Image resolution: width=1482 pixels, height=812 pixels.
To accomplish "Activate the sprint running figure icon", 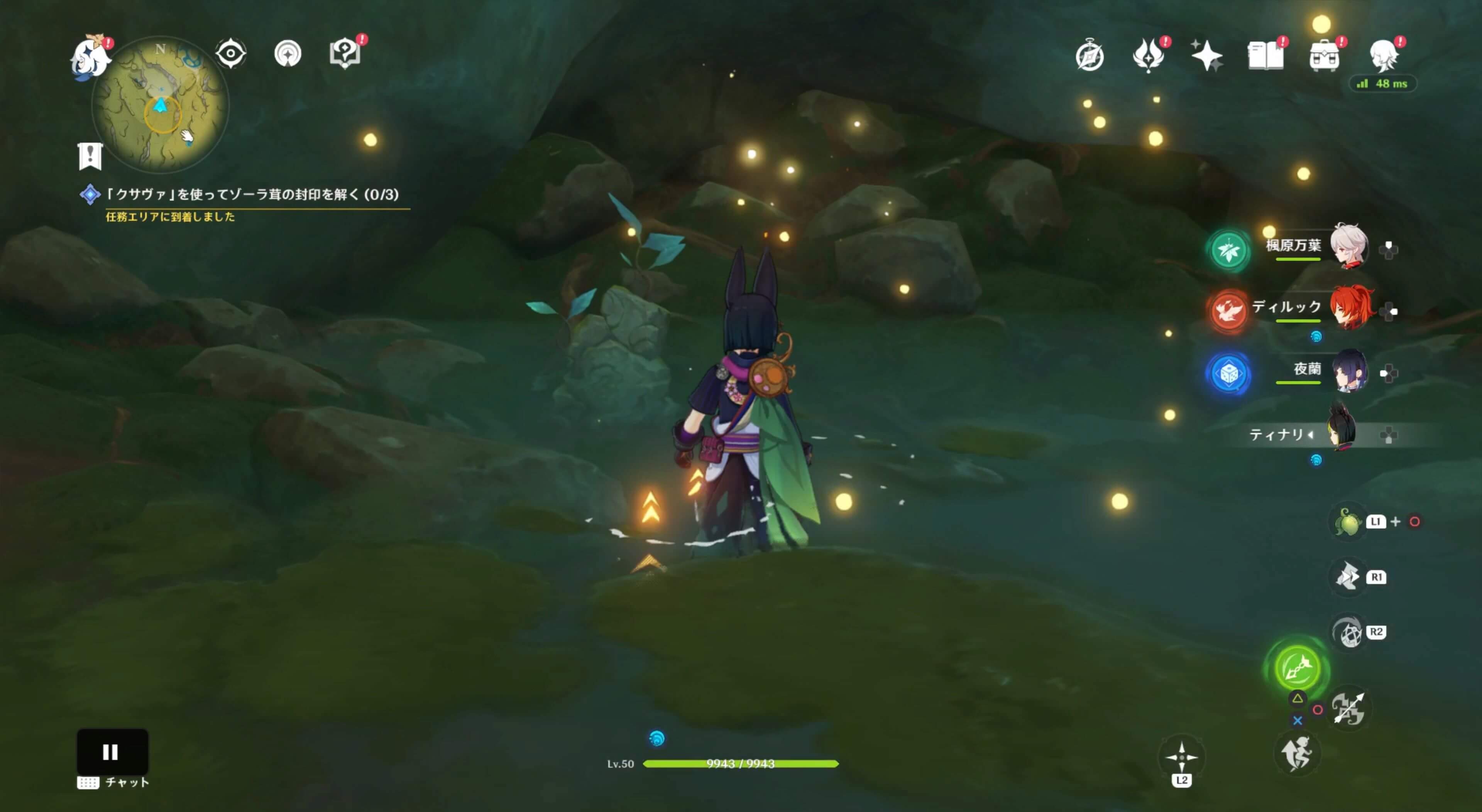I will coord(1297,753).
